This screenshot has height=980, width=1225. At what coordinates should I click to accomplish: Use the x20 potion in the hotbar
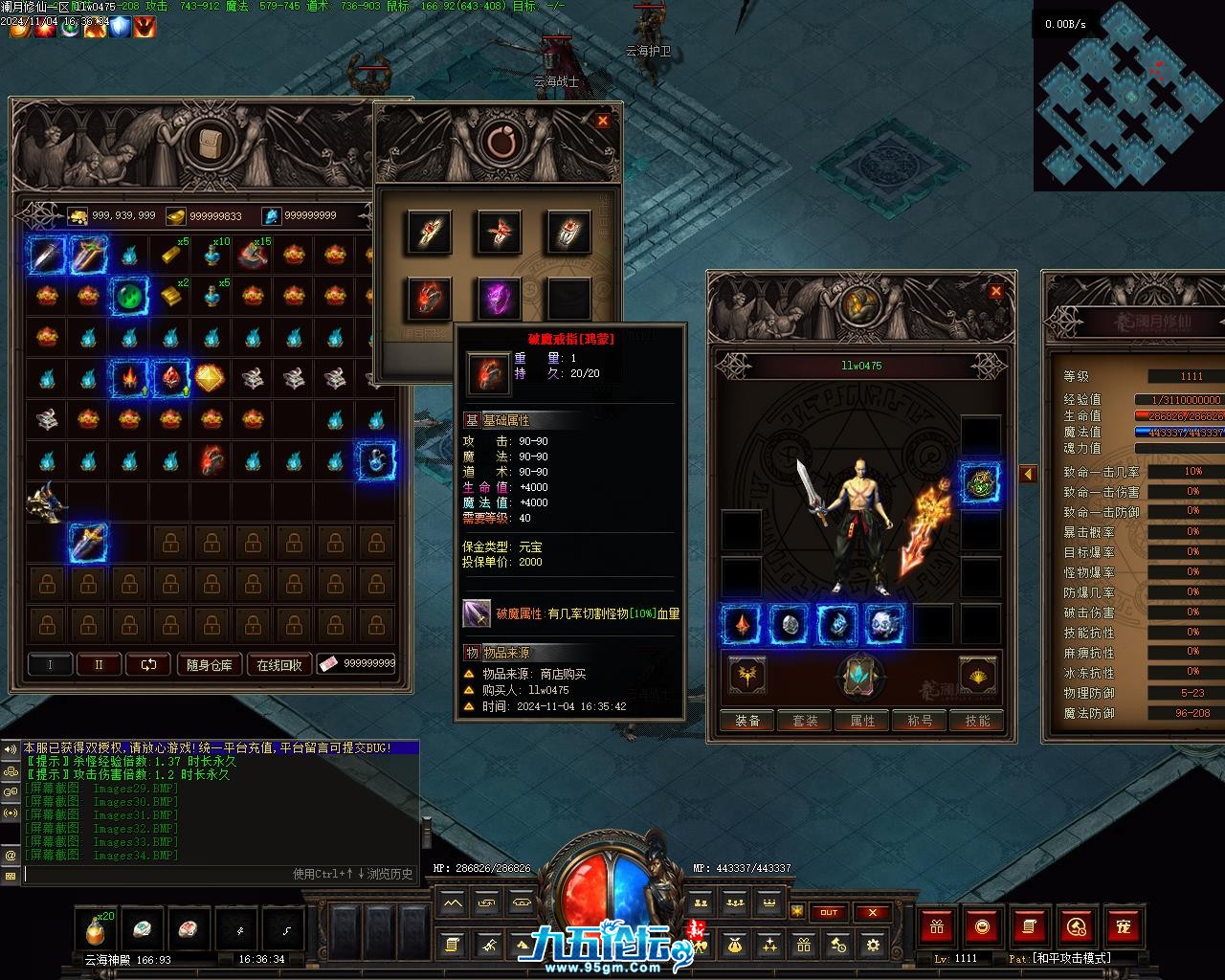coord(96,928)
